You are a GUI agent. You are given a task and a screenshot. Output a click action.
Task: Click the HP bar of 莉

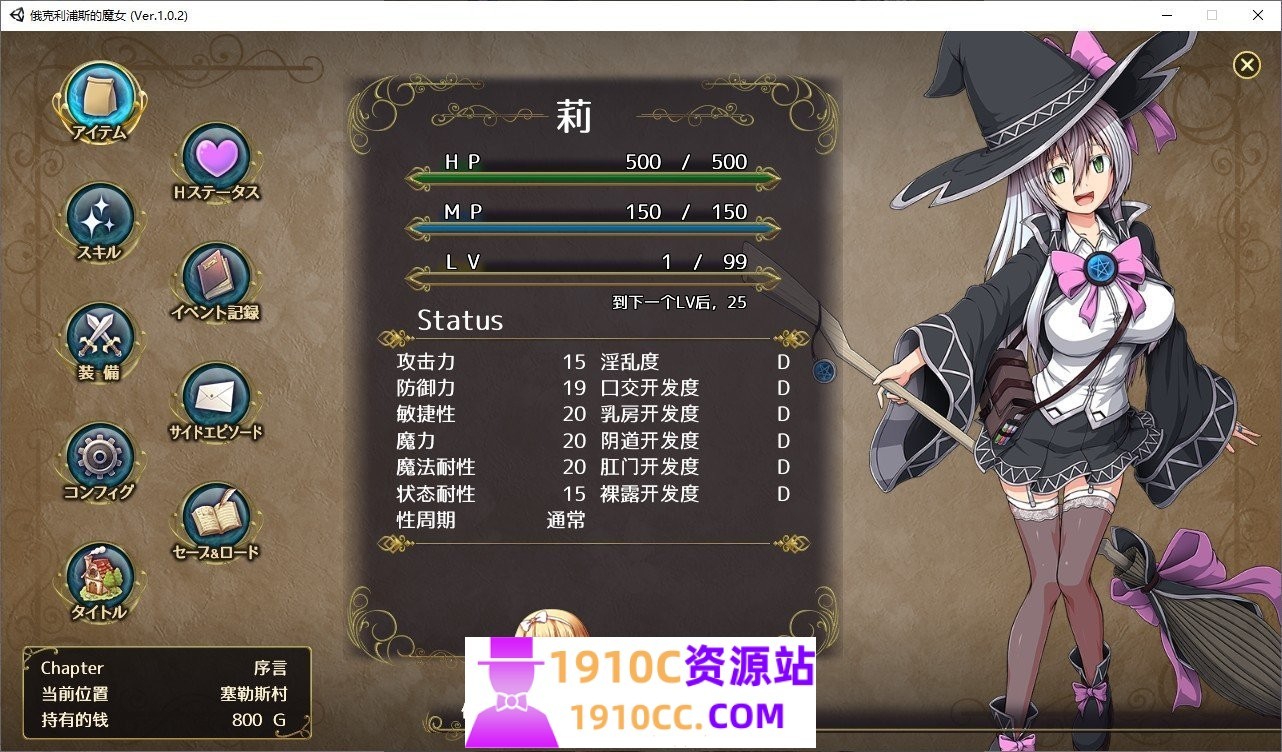(x=592, y=178)
